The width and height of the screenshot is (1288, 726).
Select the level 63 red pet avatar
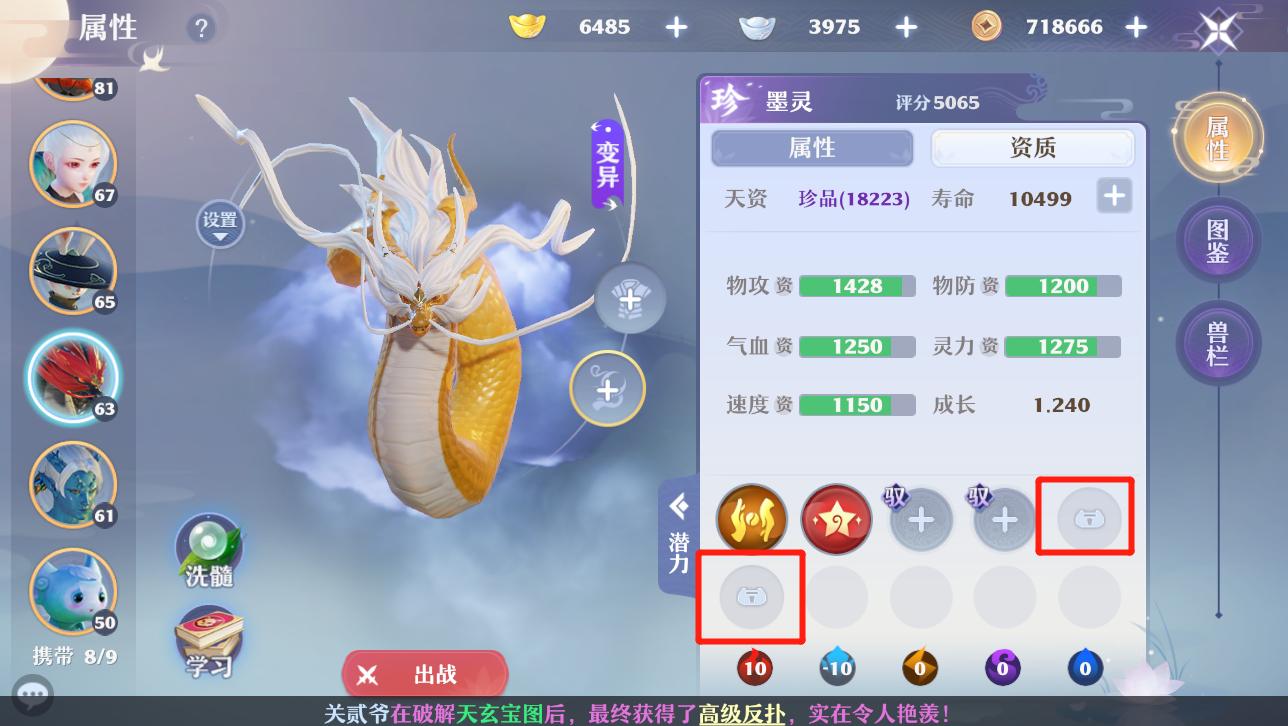pyautogui.click(x=72, y=377)
